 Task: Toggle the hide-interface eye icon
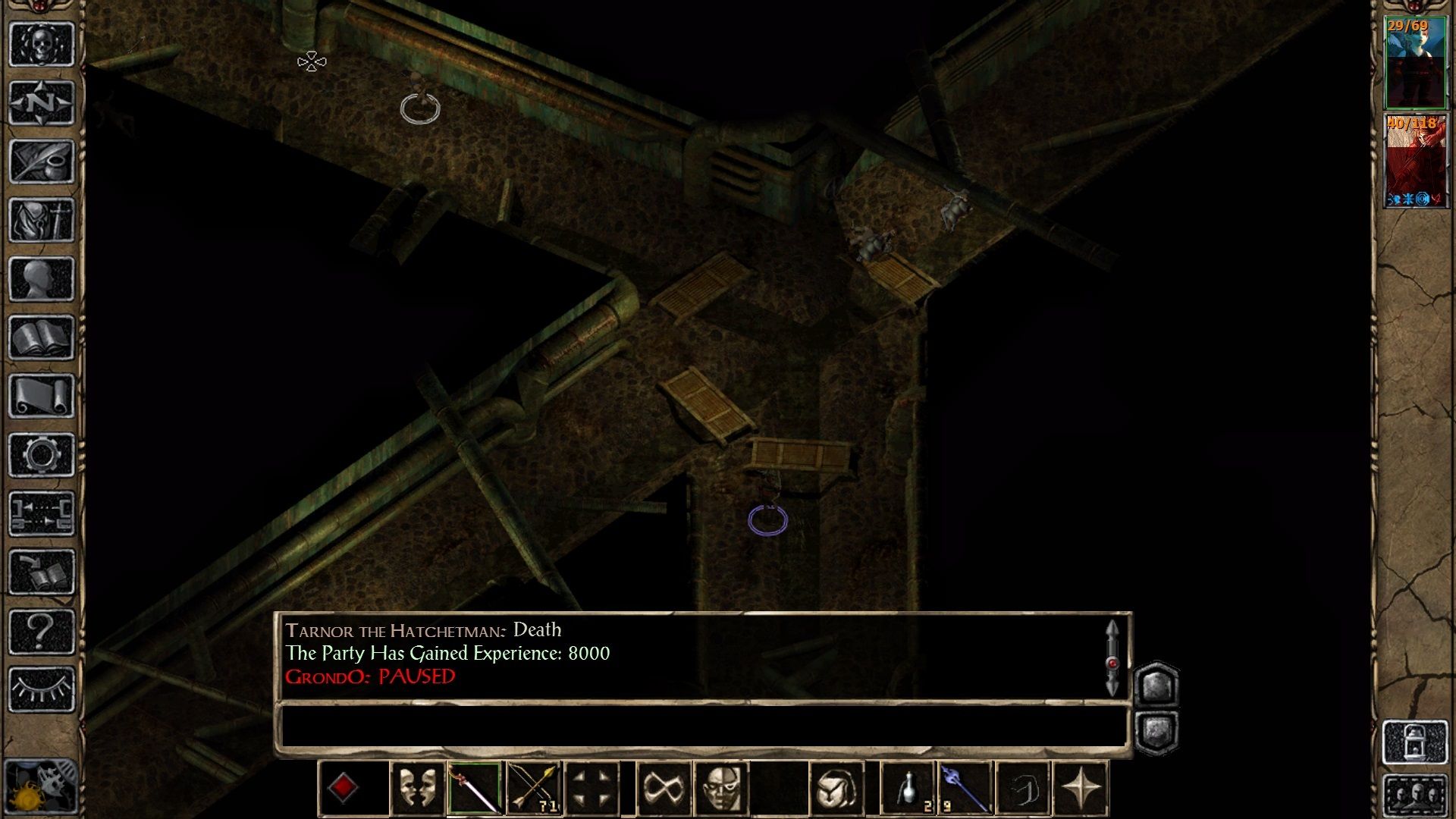[42, 690]
